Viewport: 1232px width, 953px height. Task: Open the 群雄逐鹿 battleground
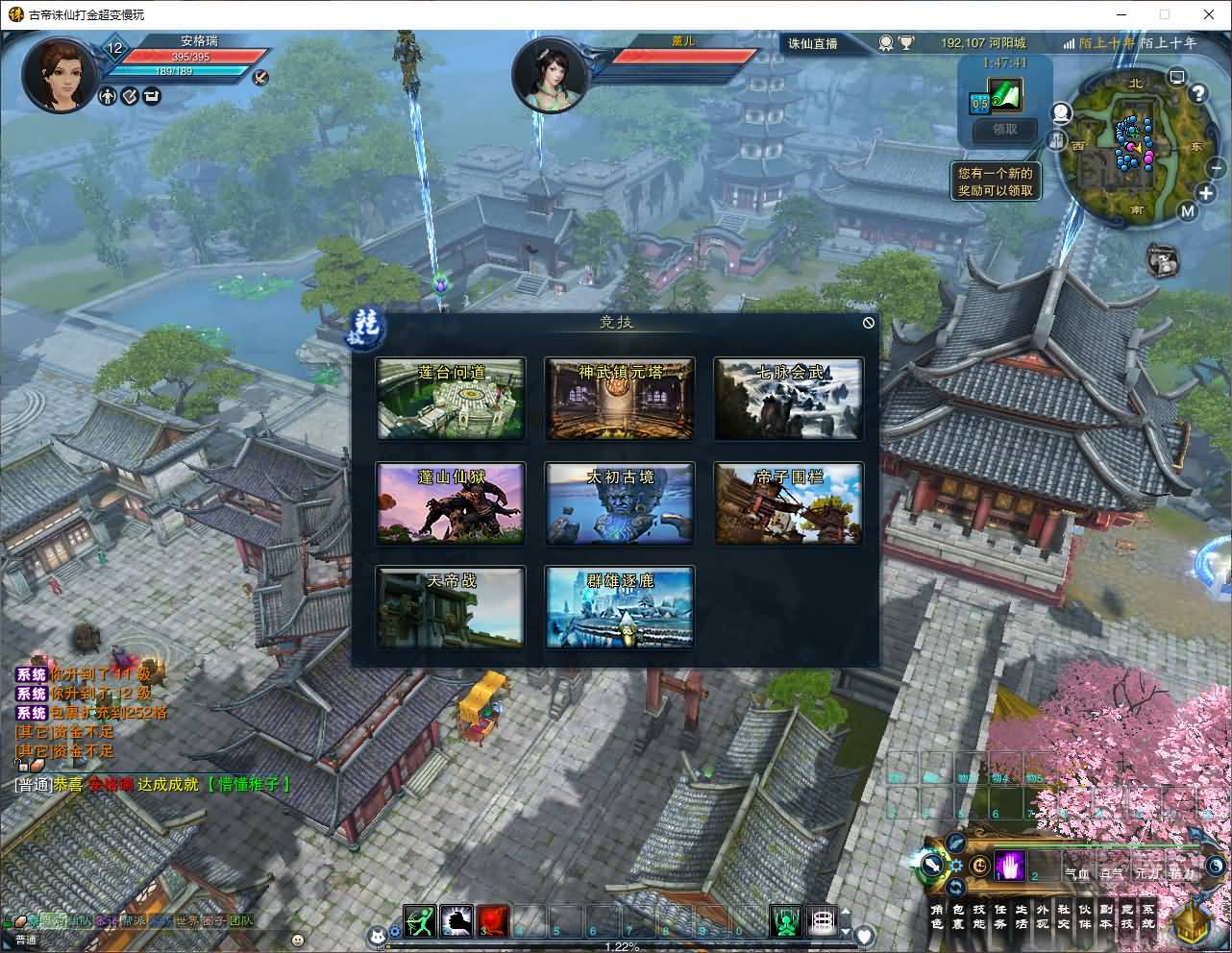coord(620,607)
